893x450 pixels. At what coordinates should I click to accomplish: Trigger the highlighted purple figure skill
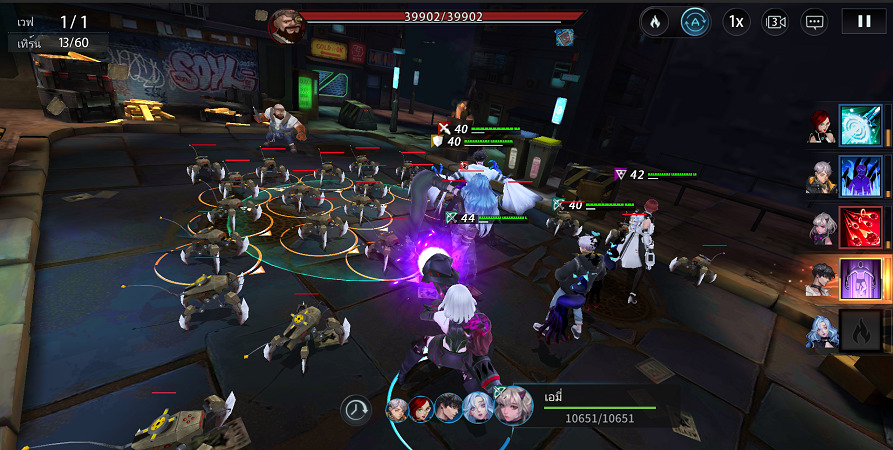coord(860,279)
